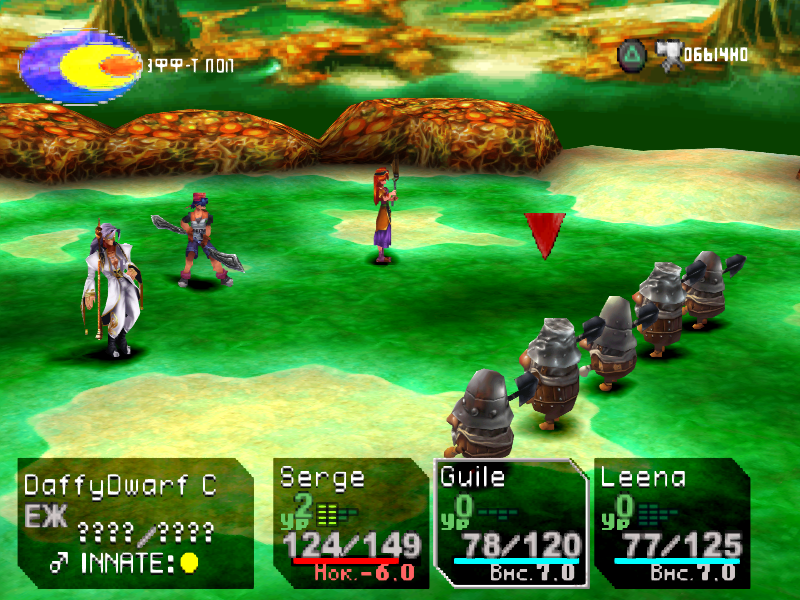The image size is (800, 600).
Task: Select Leena's party status panel
Action: coord(671,522)
